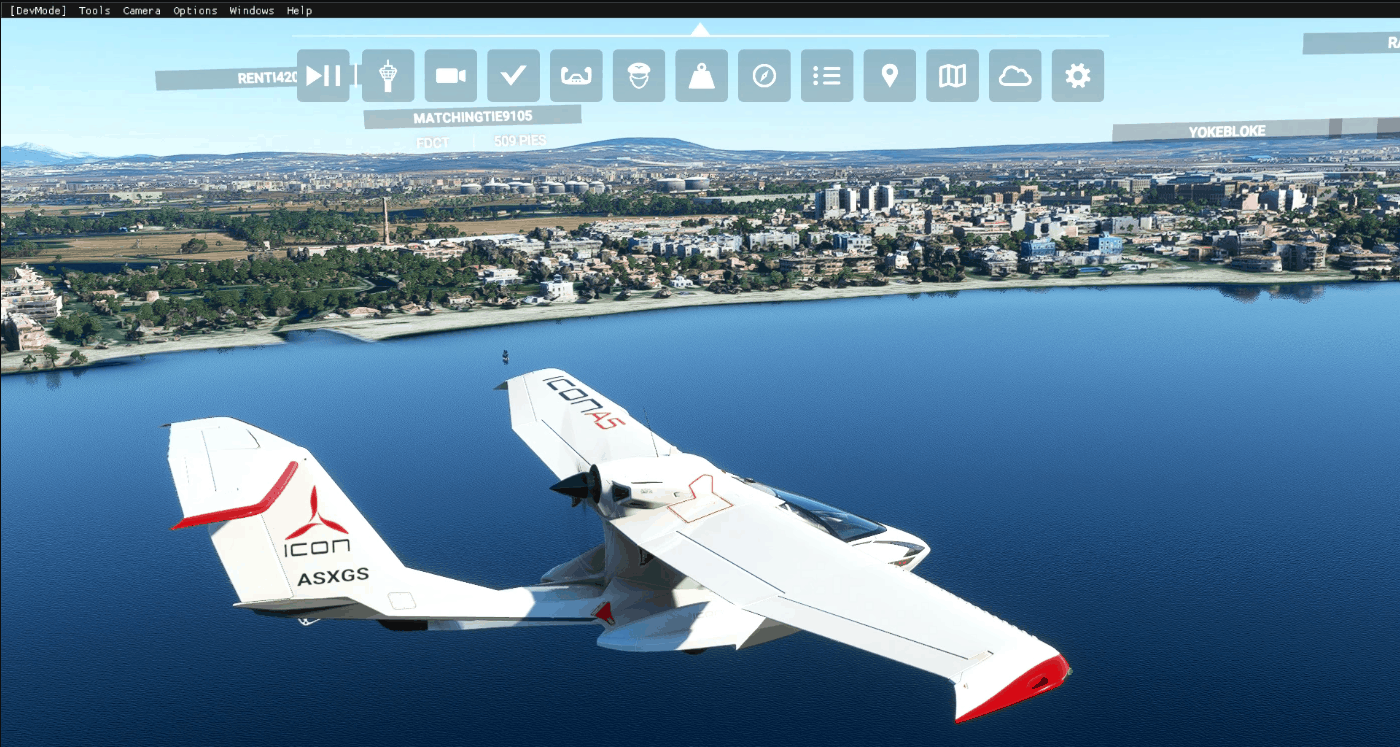This screenshot has width=1400, height=747.
Task: Open the pilot AI assistance panel
Action: coord(639,76)
